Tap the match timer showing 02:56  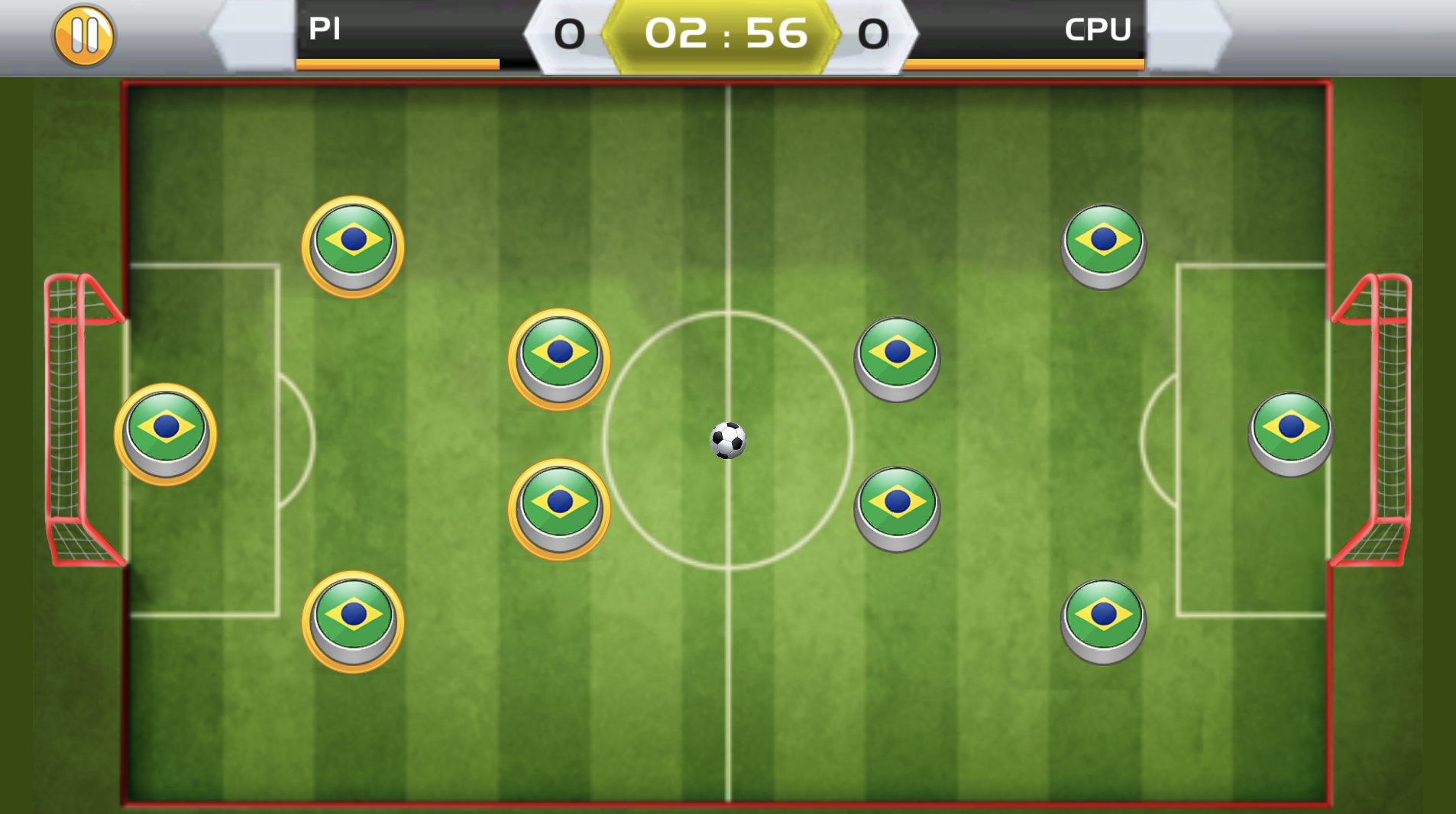724,32
